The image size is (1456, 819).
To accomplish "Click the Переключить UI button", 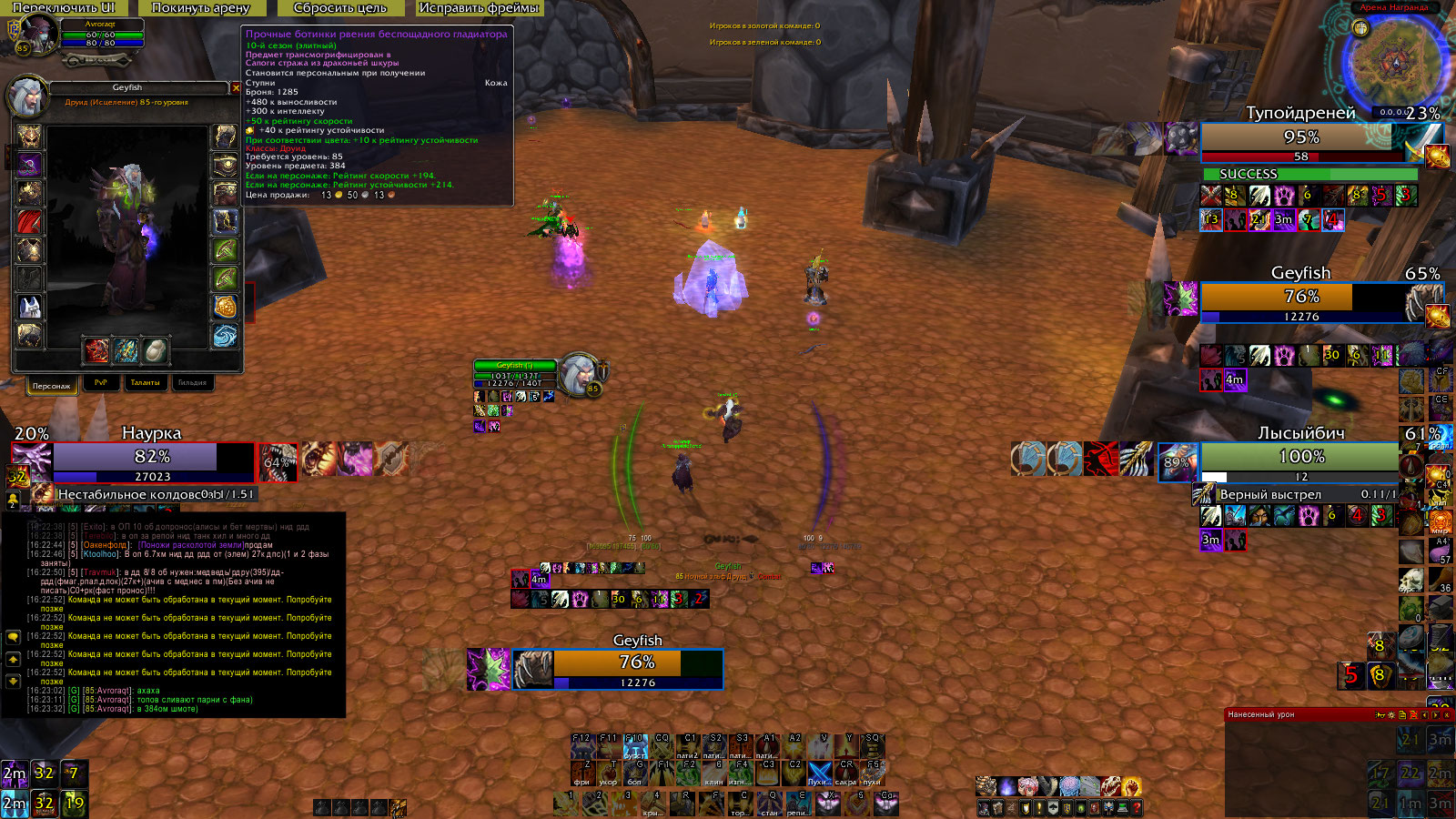I will click(64, 8).
